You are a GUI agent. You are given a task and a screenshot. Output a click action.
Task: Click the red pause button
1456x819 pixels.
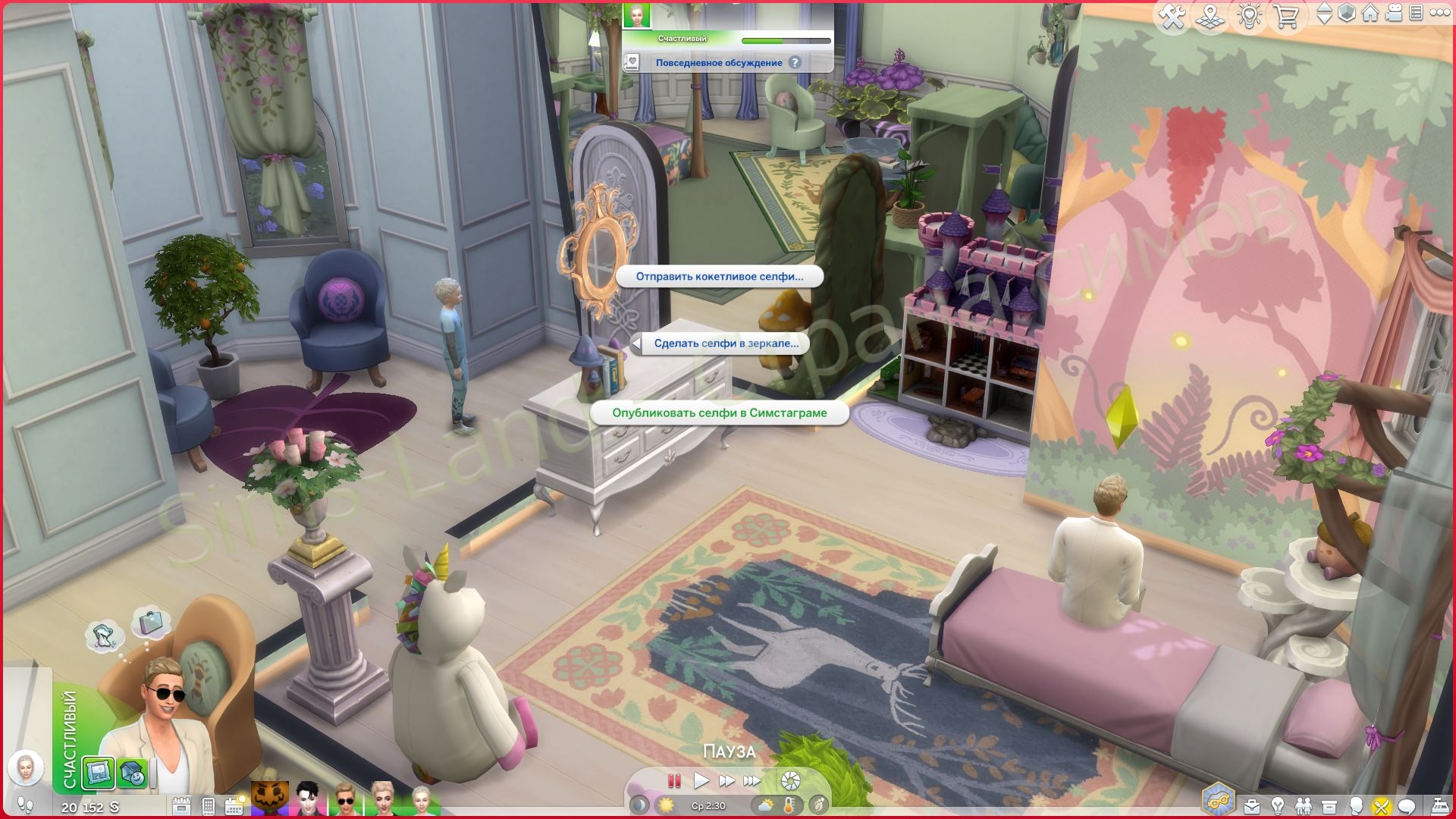673,780
